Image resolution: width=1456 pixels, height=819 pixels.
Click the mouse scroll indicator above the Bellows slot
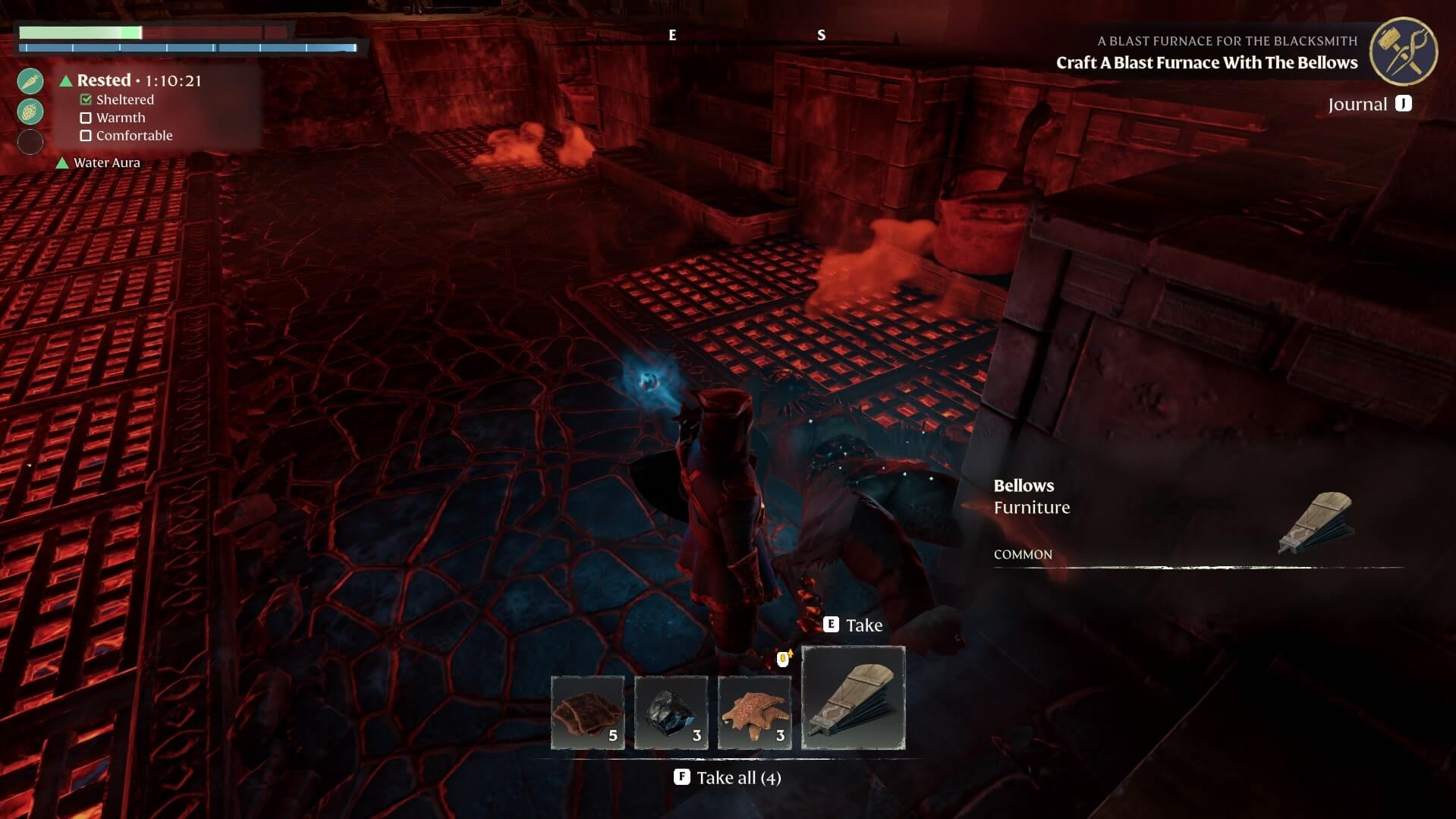pyautogui.click(x=782, y=659)
